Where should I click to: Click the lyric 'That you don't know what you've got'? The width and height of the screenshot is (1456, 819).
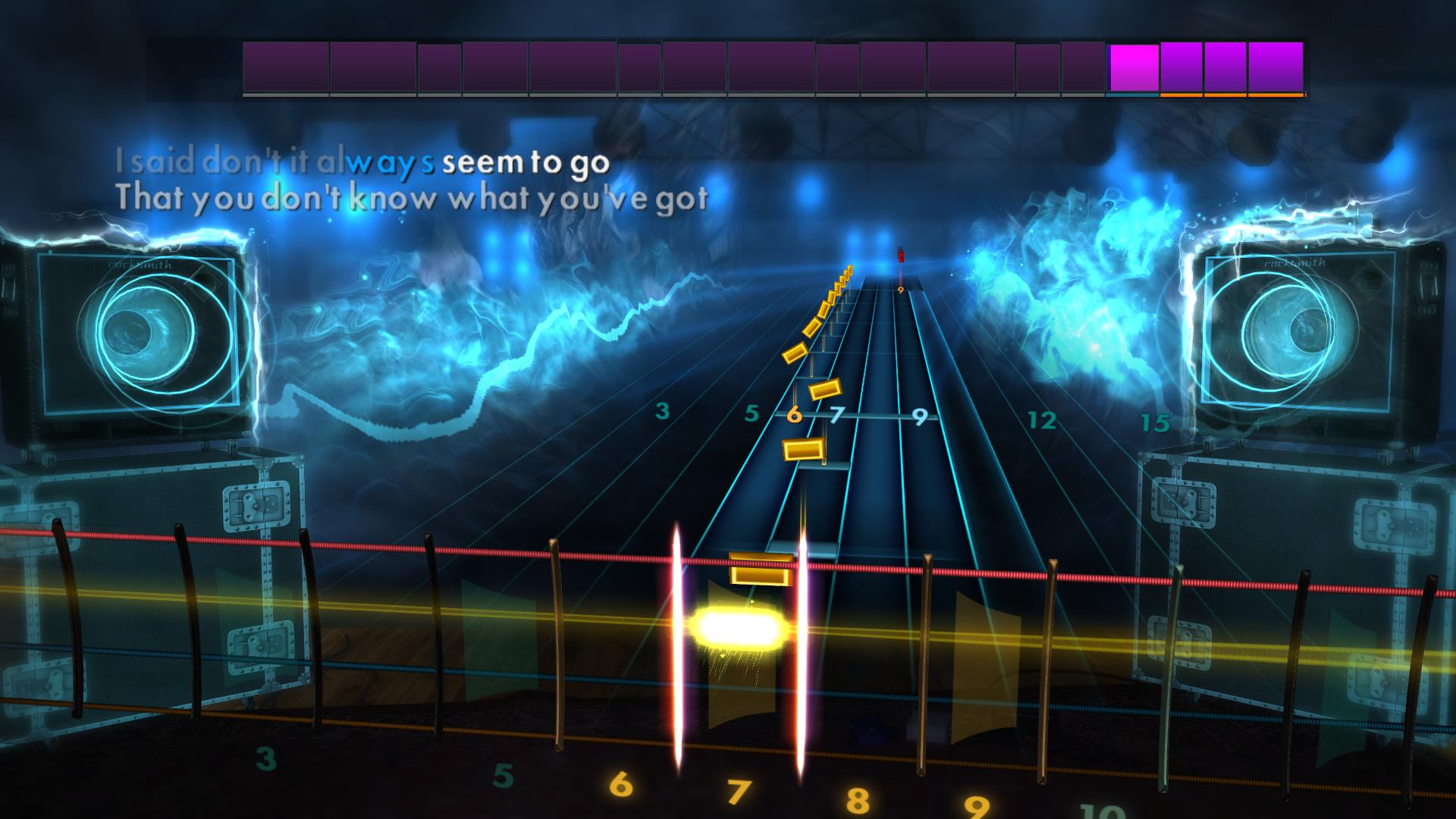point(413,199)
